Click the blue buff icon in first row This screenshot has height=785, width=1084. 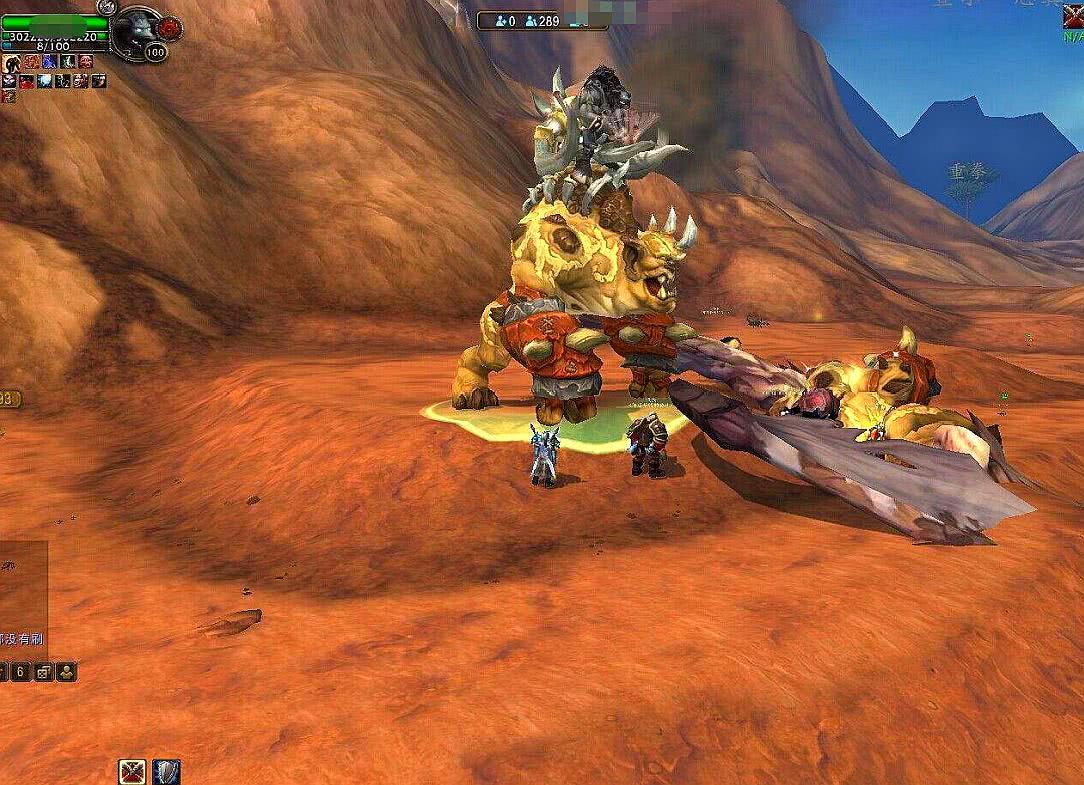pyautogui.click(x=48, y=62)
